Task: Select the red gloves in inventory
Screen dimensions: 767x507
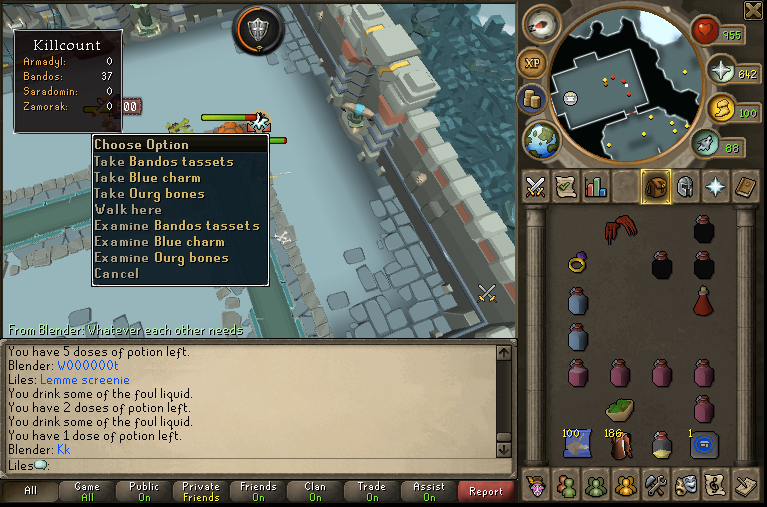Action: 621,231
